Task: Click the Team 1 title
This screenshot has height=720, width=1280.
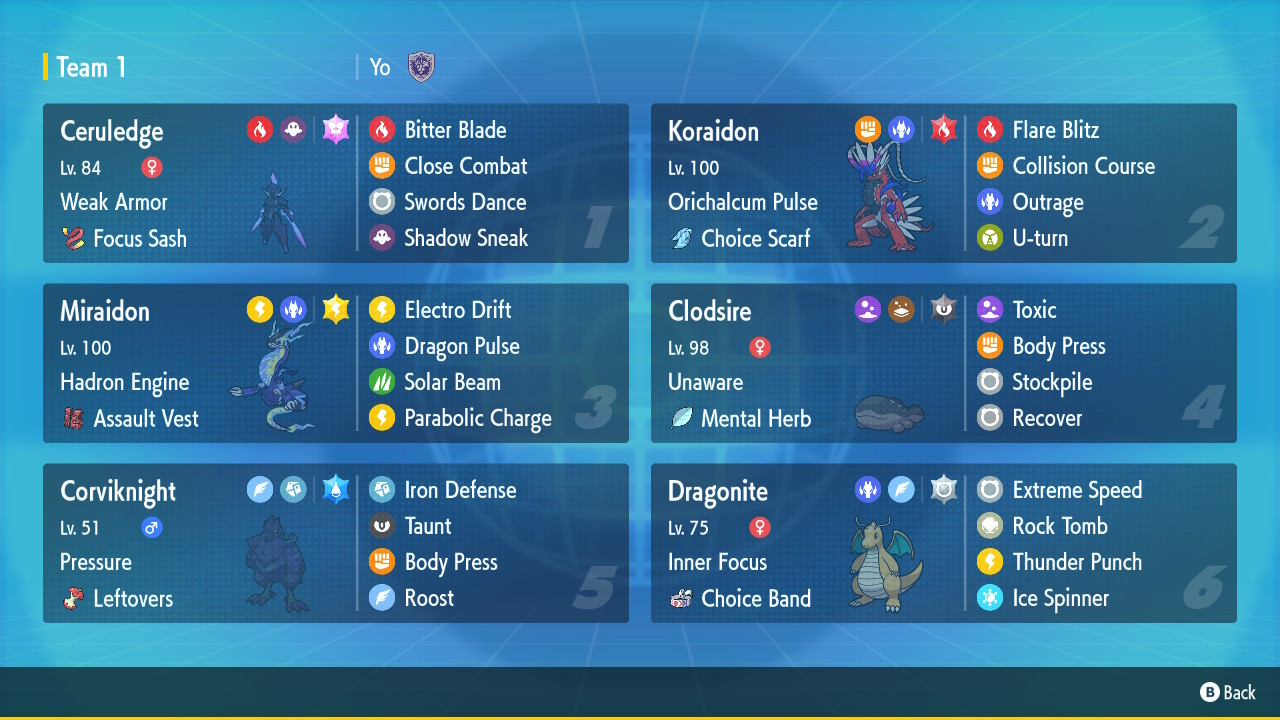Action: click(x=91, y=67)
